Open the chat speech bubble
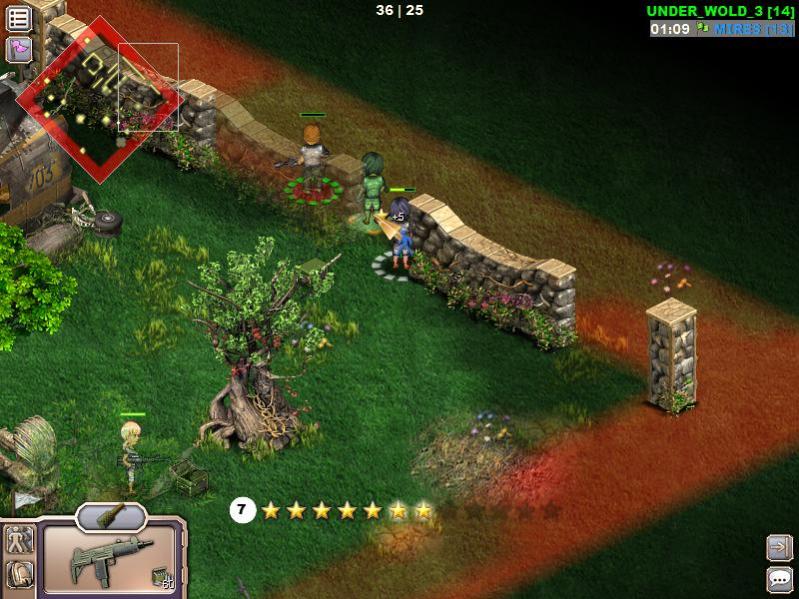This screenshot has width=799, height=599. pyautogui.click(x=779, y=578)
